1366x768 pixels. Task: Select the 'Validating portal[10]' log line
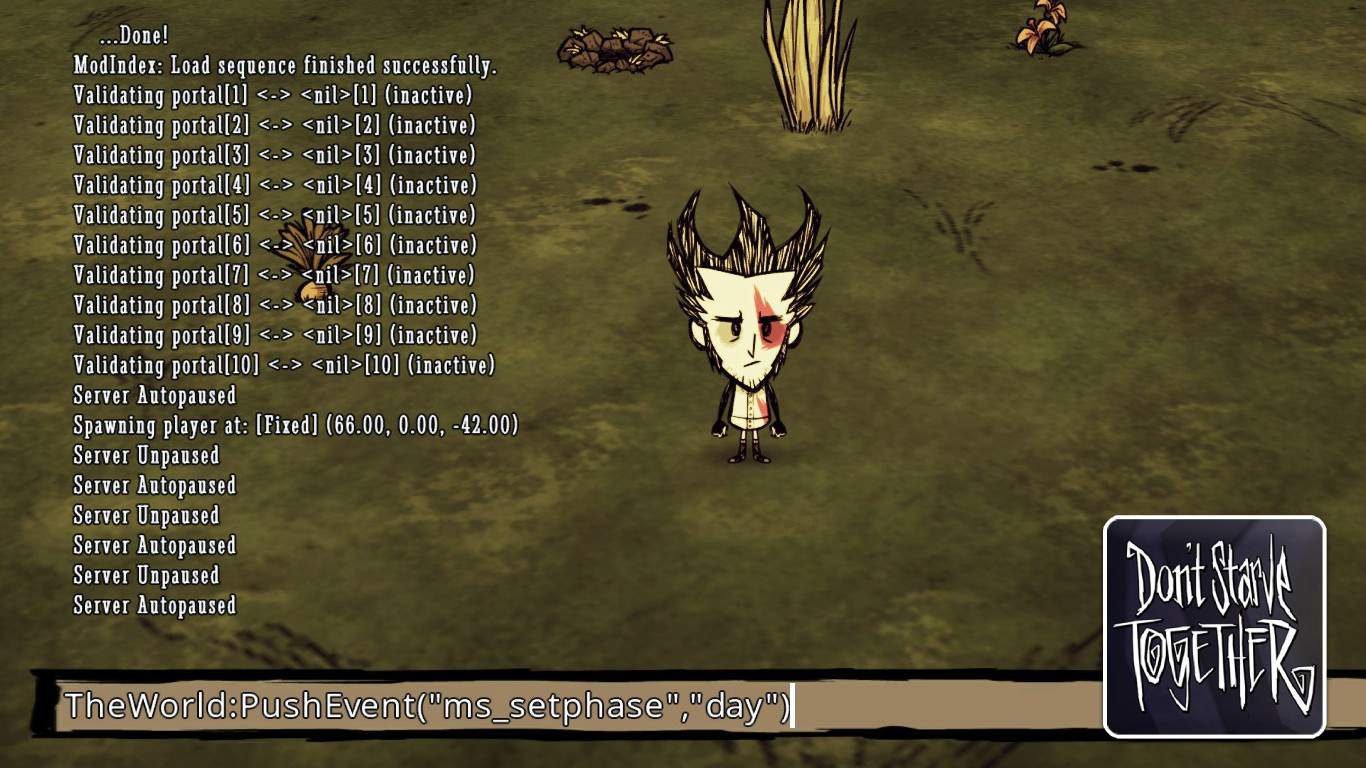[x=283, y=365]
